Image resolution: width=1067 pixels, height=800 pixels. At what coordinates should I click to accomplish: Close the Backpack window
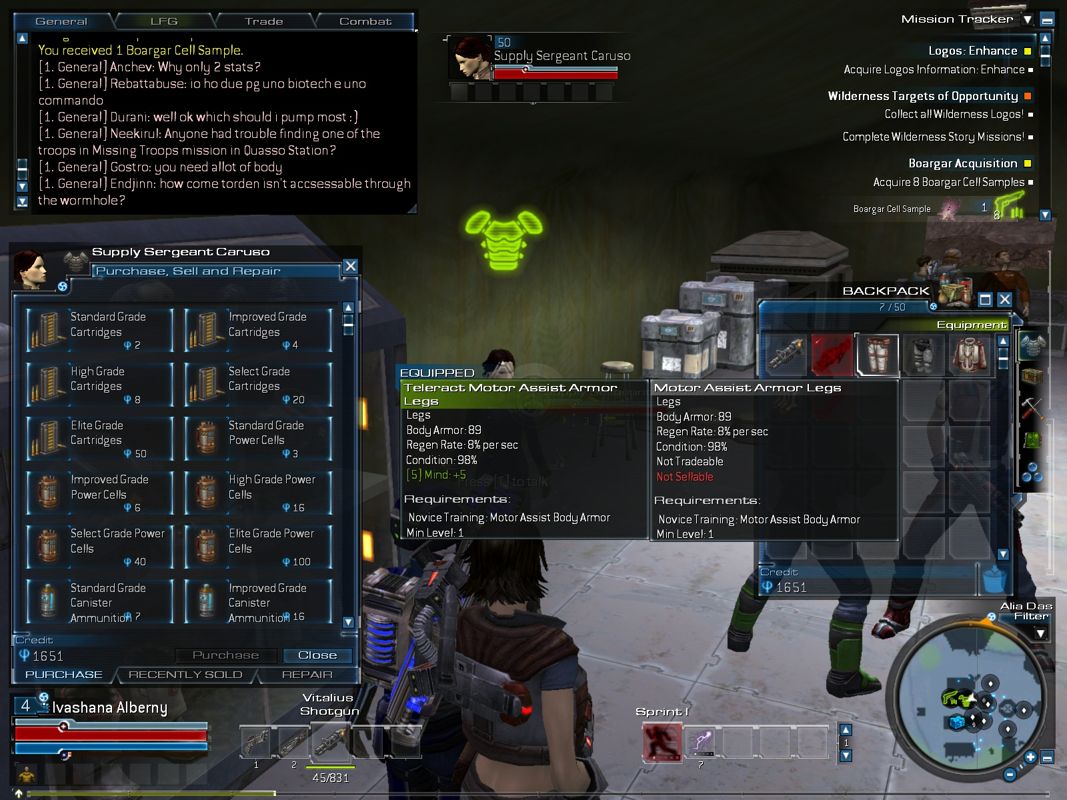pyautogui.click(x=1005, y=299)
